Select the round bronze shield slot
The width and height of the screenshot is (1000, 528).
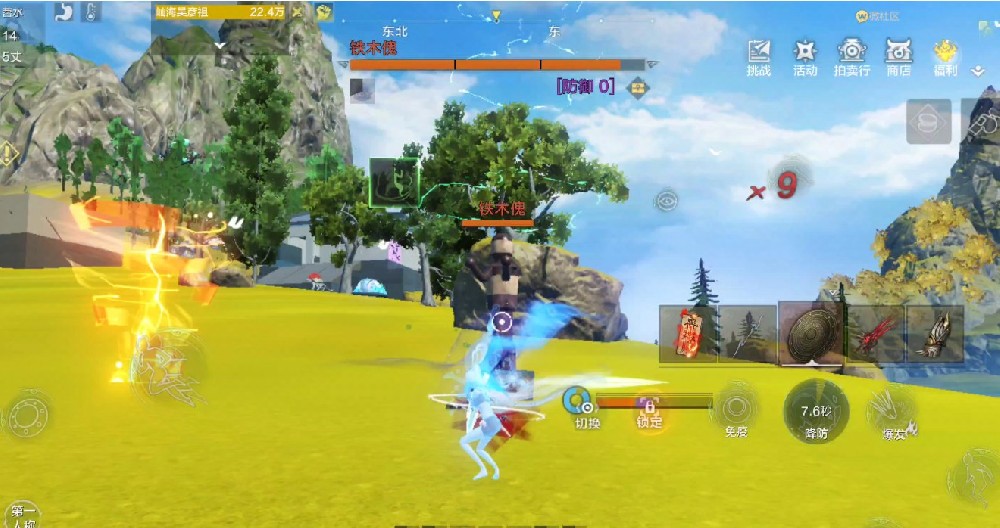click(809, 332)
